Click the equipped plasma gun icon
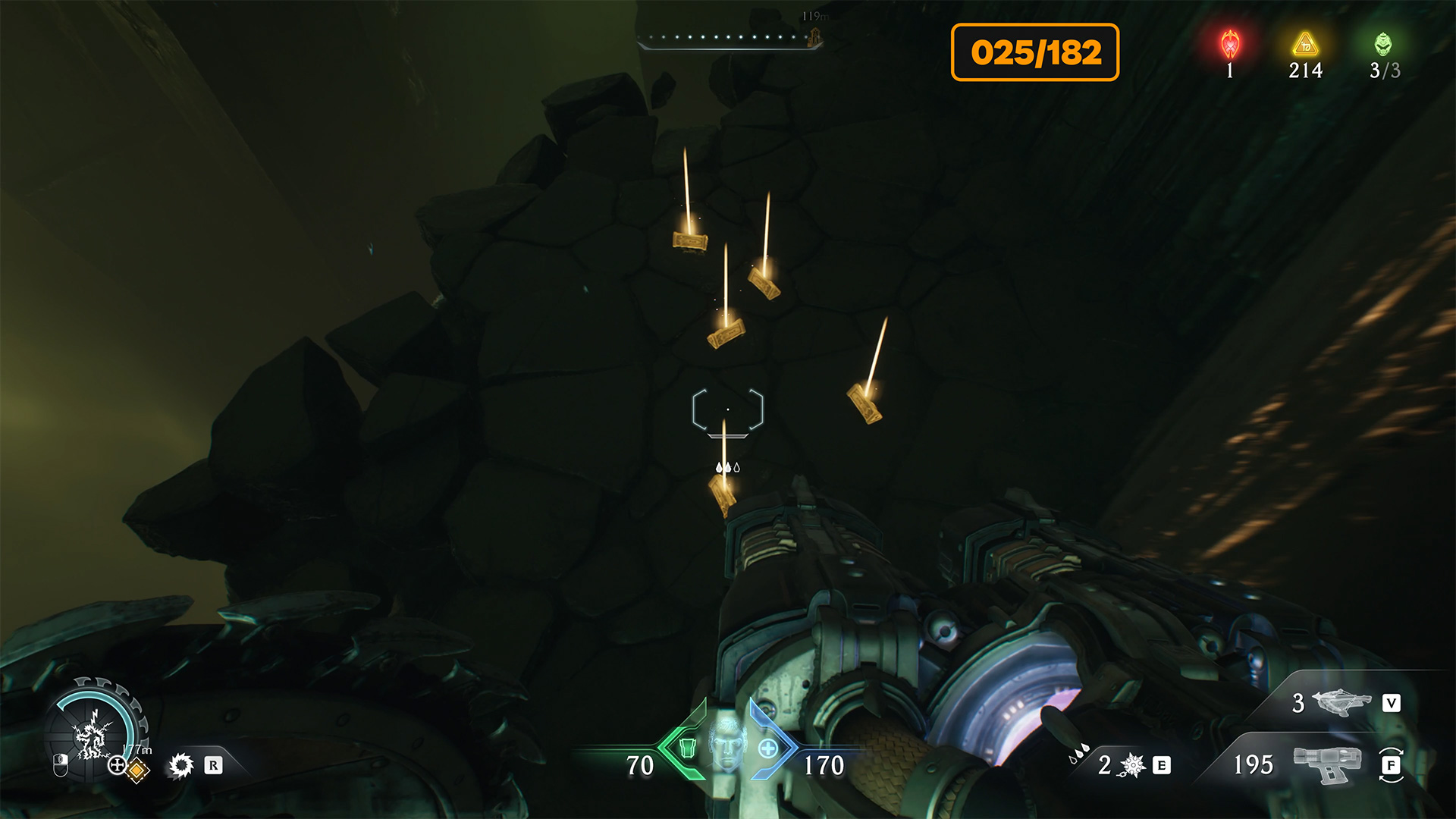Viewport: 1456px width, 819px height. (x=1327, y=763)
